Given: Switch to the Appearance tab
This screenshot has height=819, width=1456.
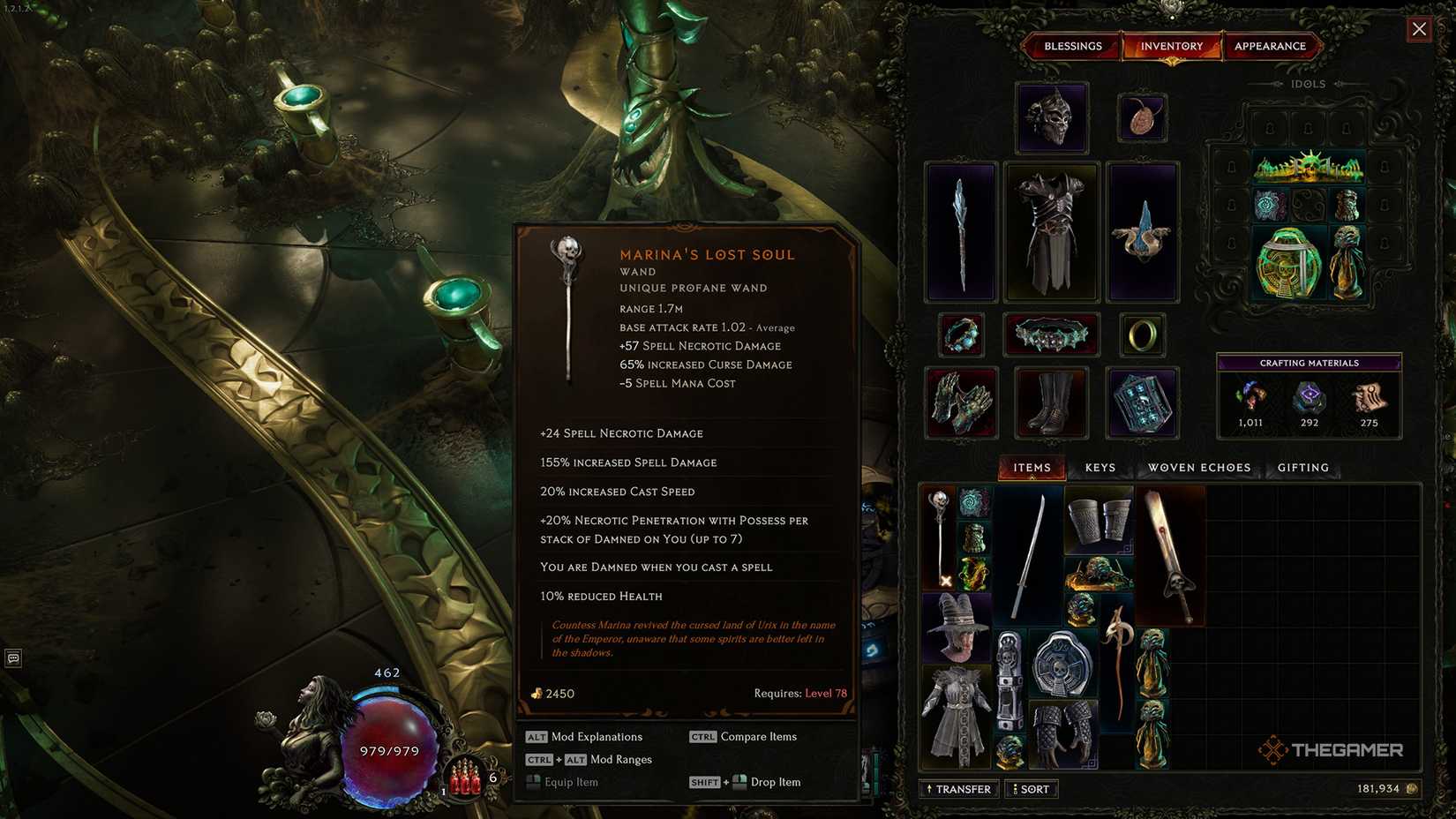Looking at the screenshot, I should pyautogui.click(x=1272, y=45).
